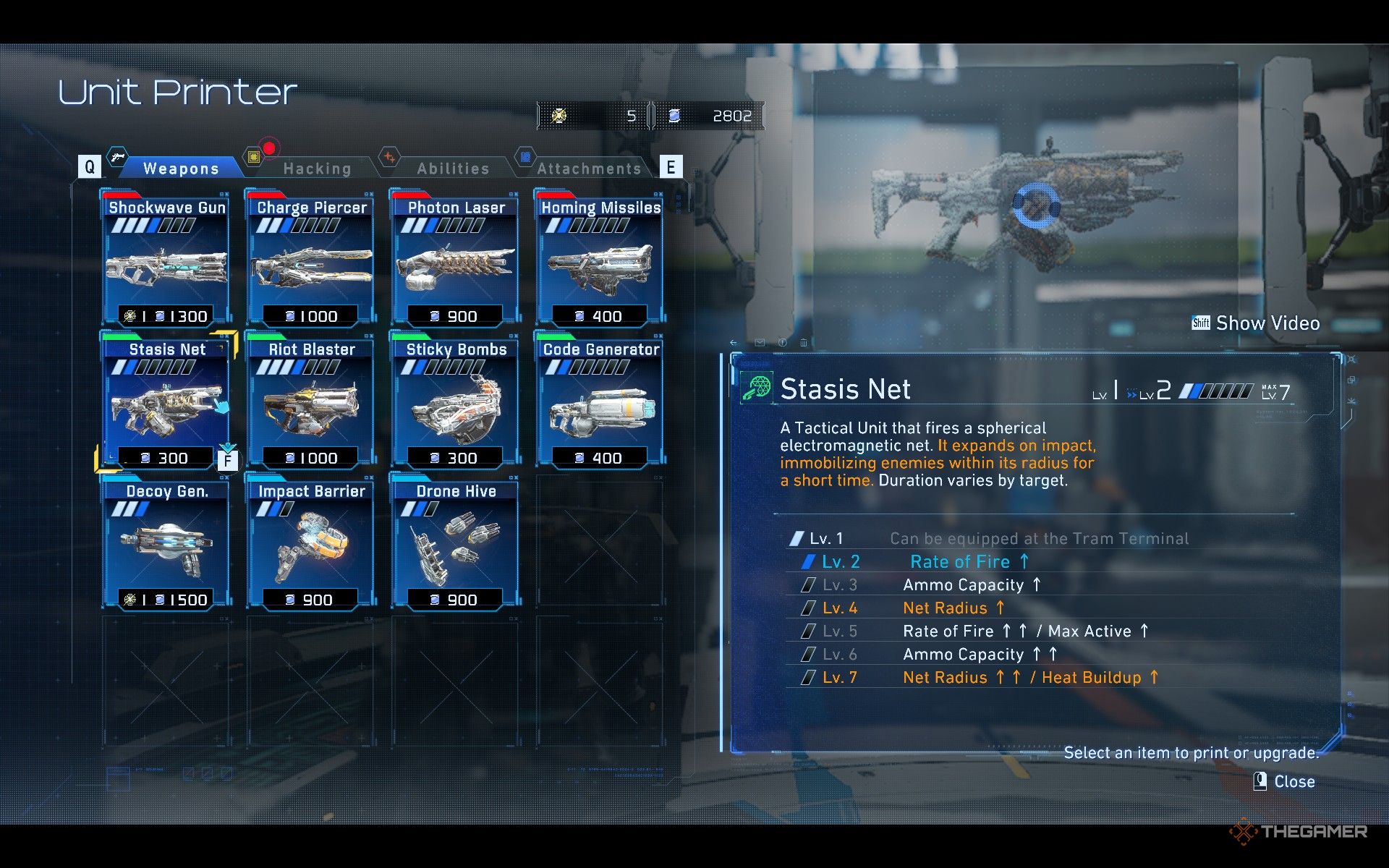Select the Drone Hive tile
The width and height of the screenshot is (1389, 868).
[x=456, y=542]
